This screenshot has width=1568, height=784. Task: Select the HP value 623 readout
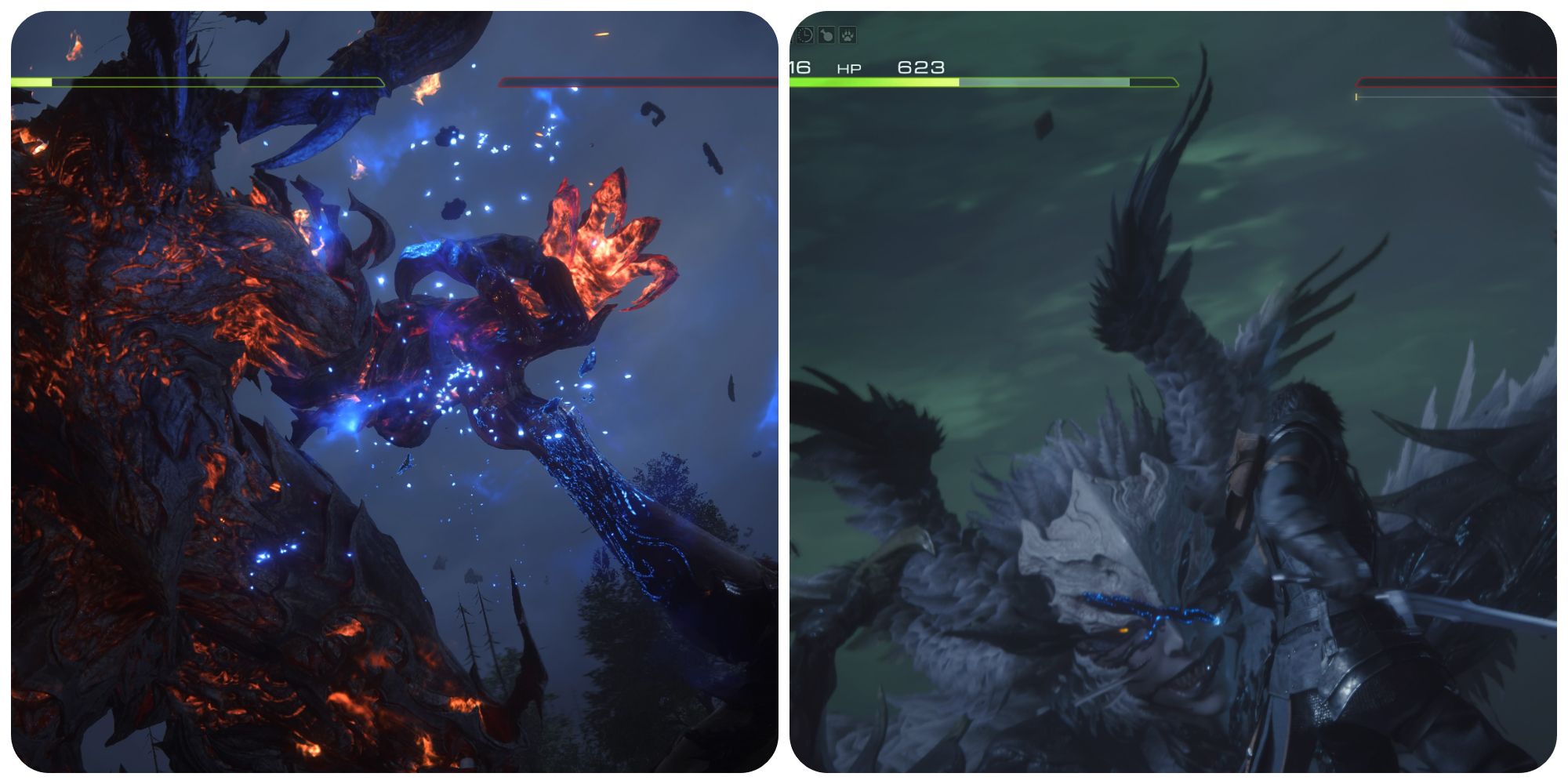[921, 67]
